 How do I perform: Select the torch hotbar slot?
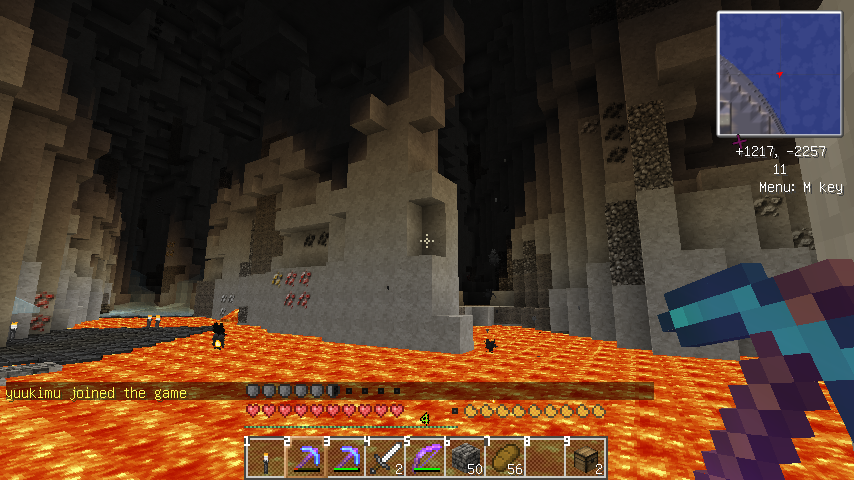coord(266,458)
